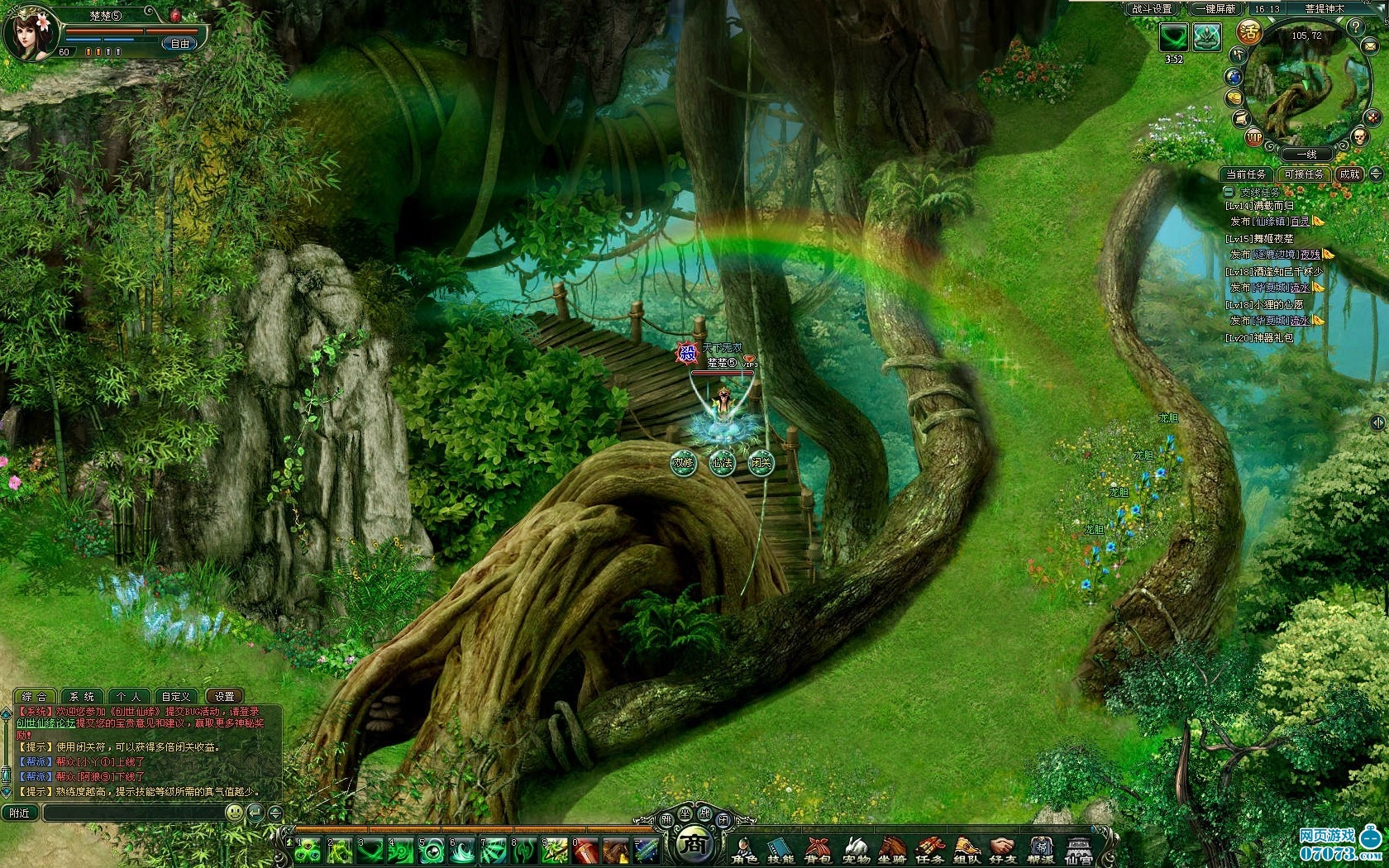Open the 帮派 guild panel
The width and height of the screenshot is (1389, 868).
(1040, 850)
